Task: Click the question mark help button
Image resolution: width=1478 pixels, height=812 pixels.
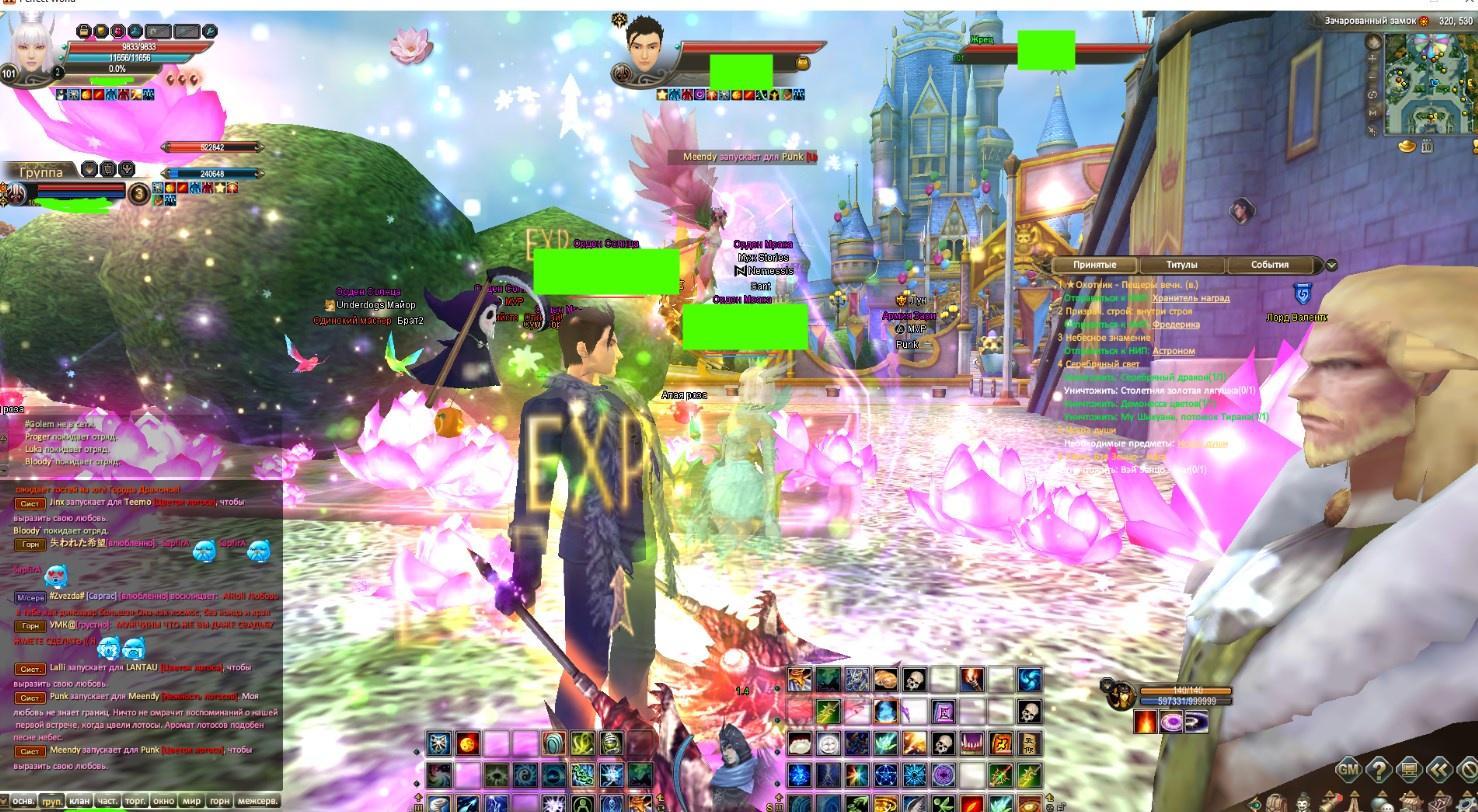Action: point(1379,770)
